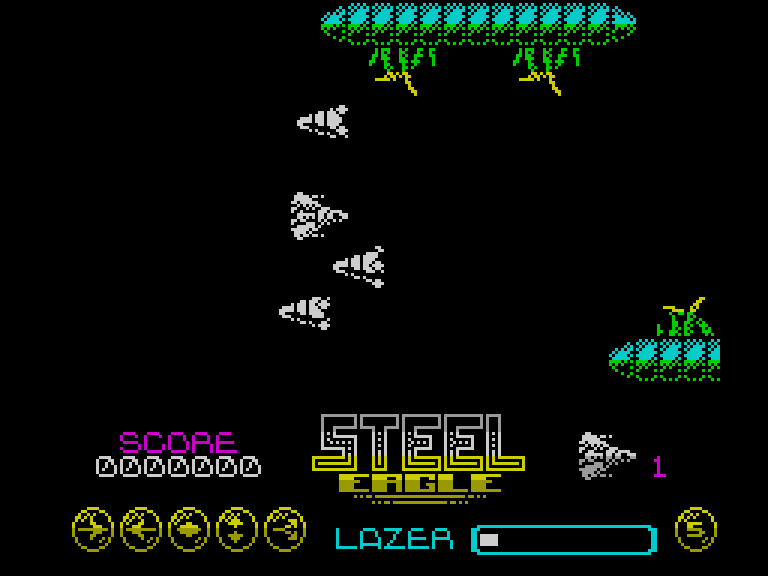Screen dimensions: 768x576
Task: Select the left-pointing arrow weapon icon
Action: (x=141, y=529)
